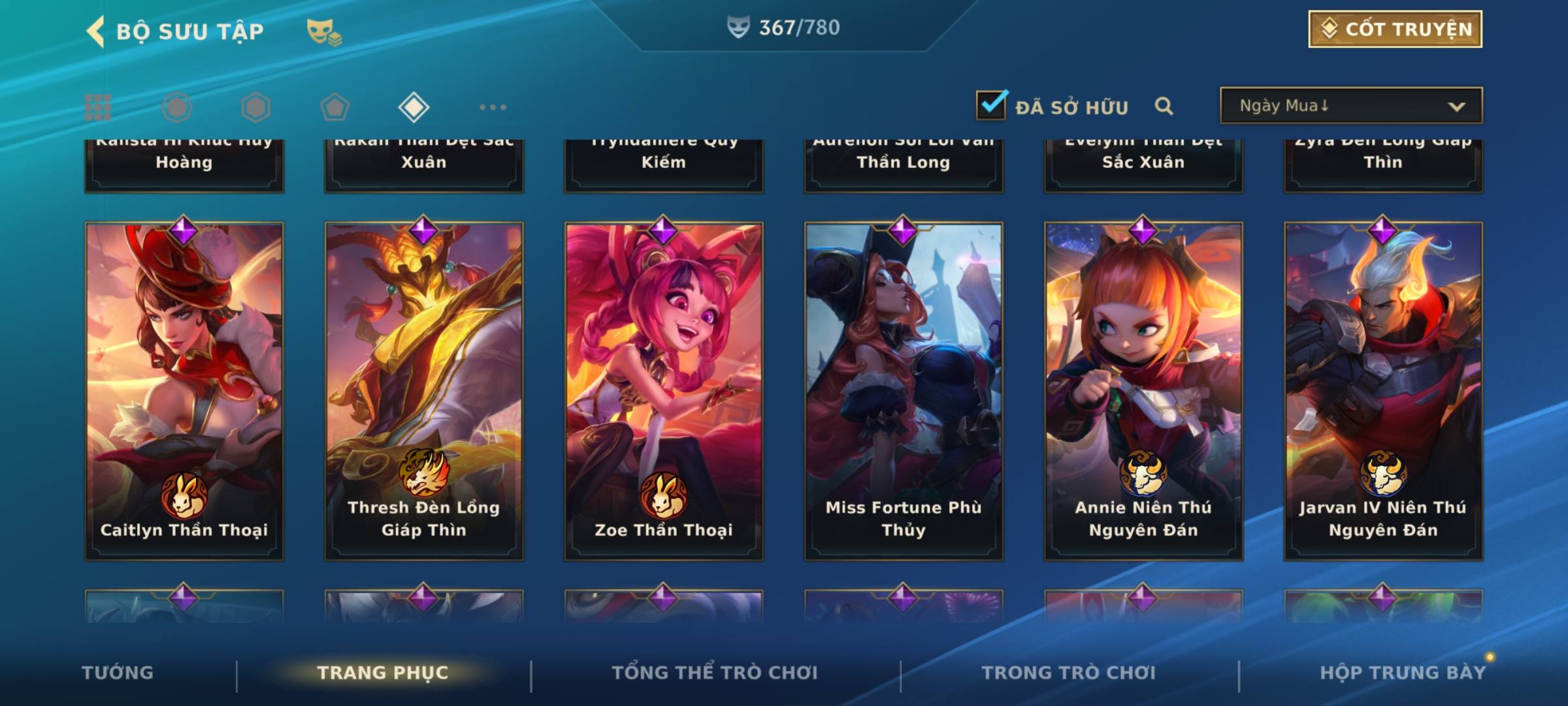This screenshot has height=706, width=1568.
Task: Open Thresh Đèn Lồng Giáp Thìn skin
Action: 424,391
